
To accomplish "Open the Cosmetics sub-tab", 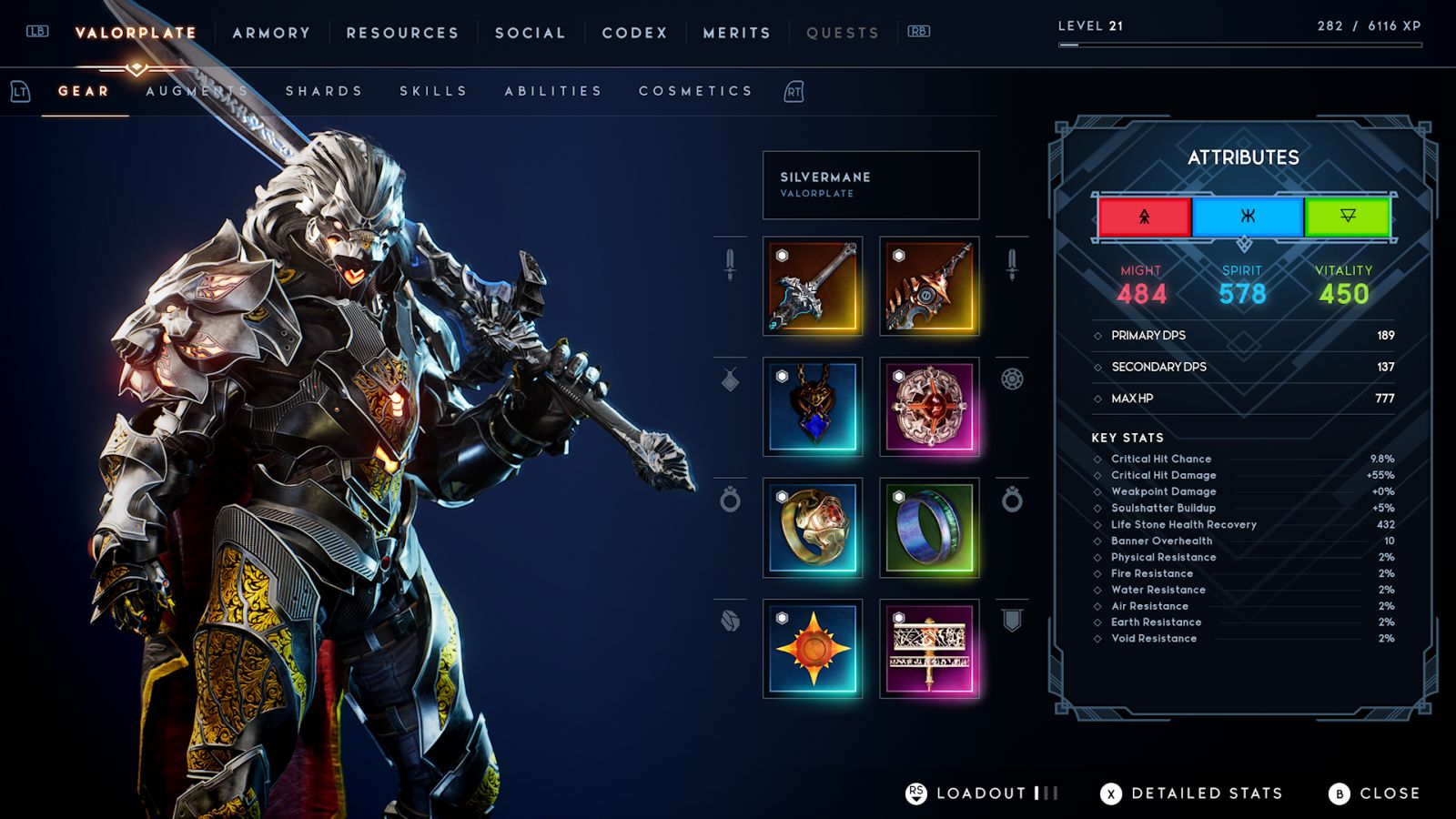I will pos(696,91).
